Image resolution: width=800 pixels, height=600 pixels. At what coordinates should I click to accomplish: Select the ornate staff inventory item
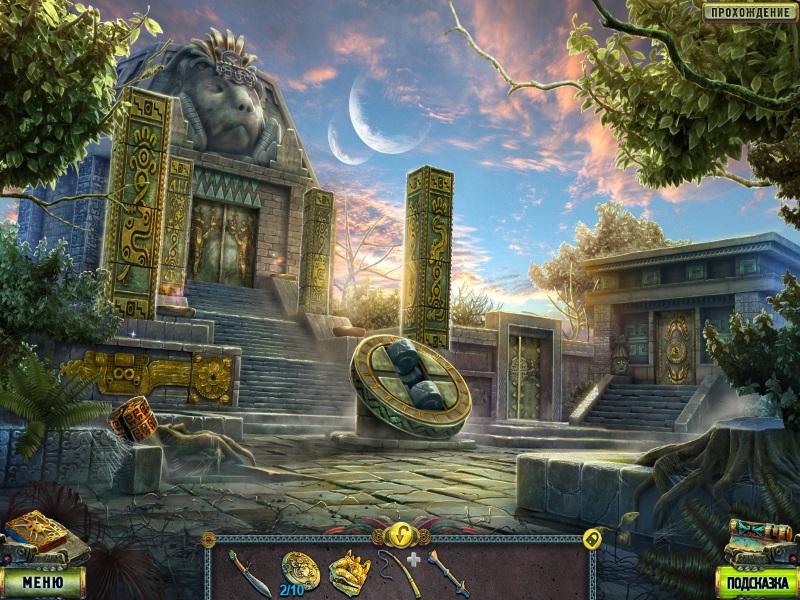(x=446, y=573)
